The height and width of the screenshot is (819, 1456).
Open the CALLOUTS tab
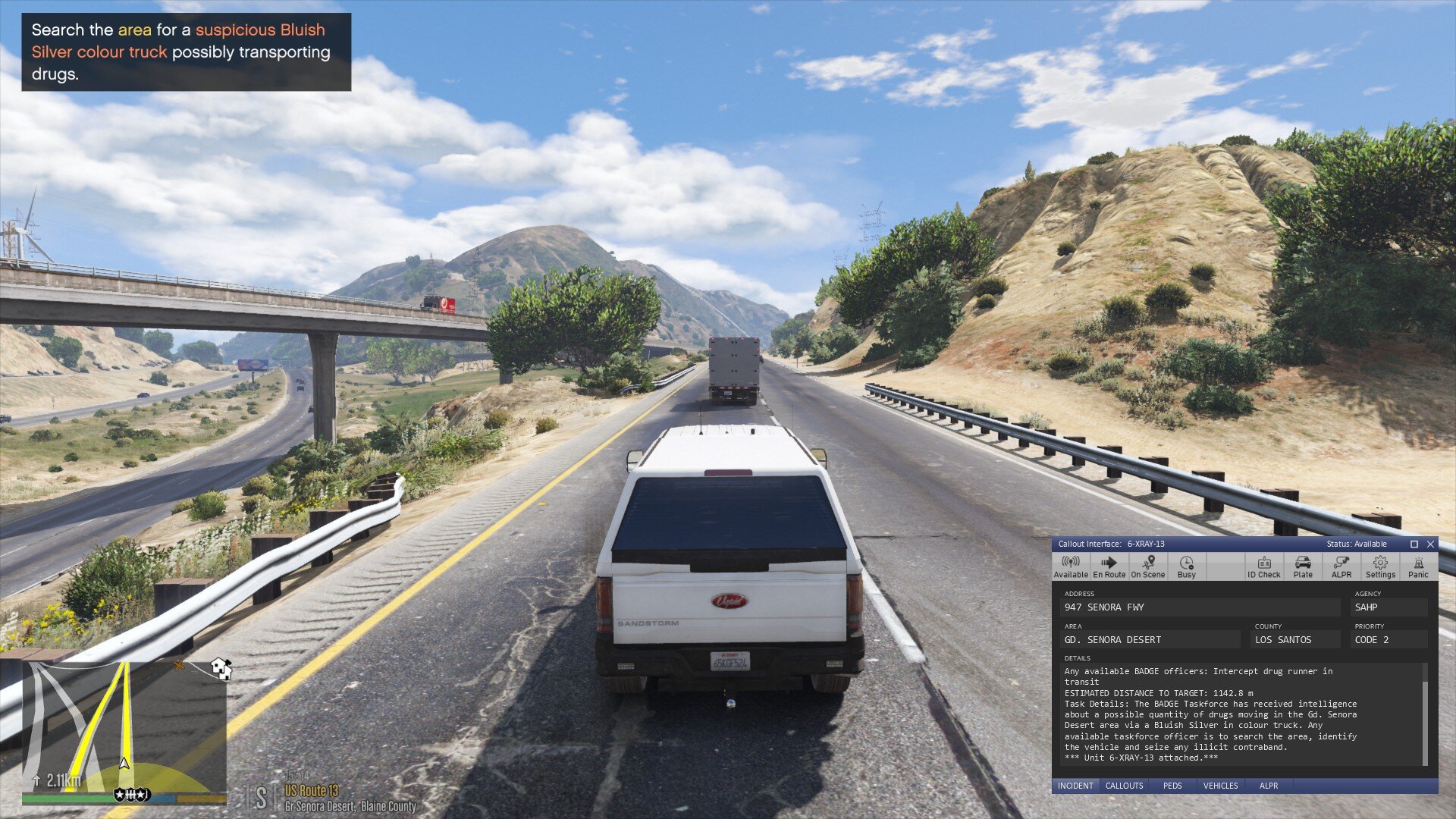tap(1124, 786)
